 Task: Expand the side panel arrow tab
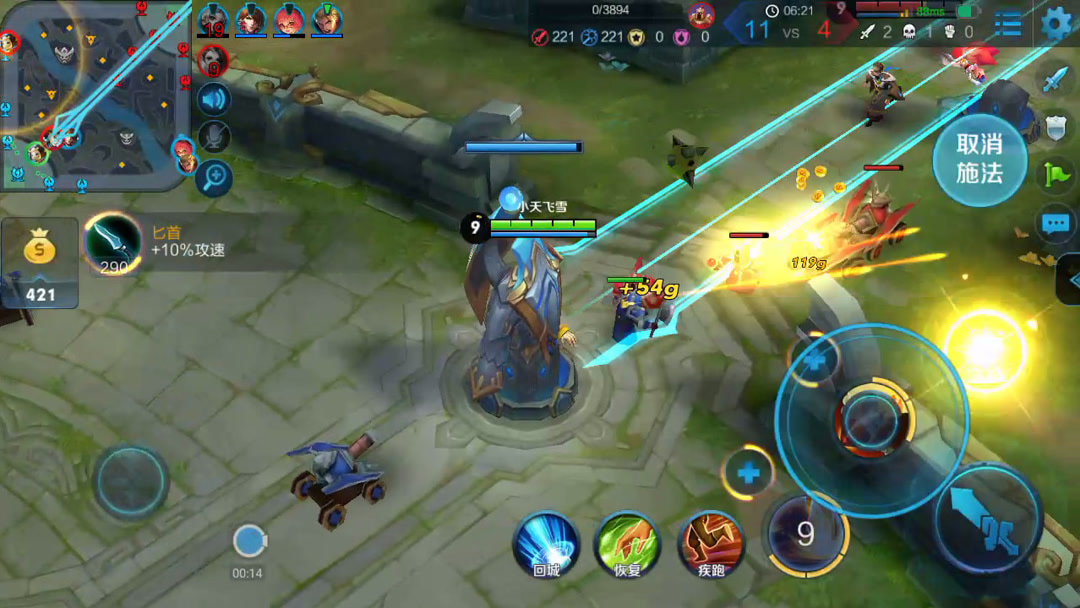(x=1069, y=278)
